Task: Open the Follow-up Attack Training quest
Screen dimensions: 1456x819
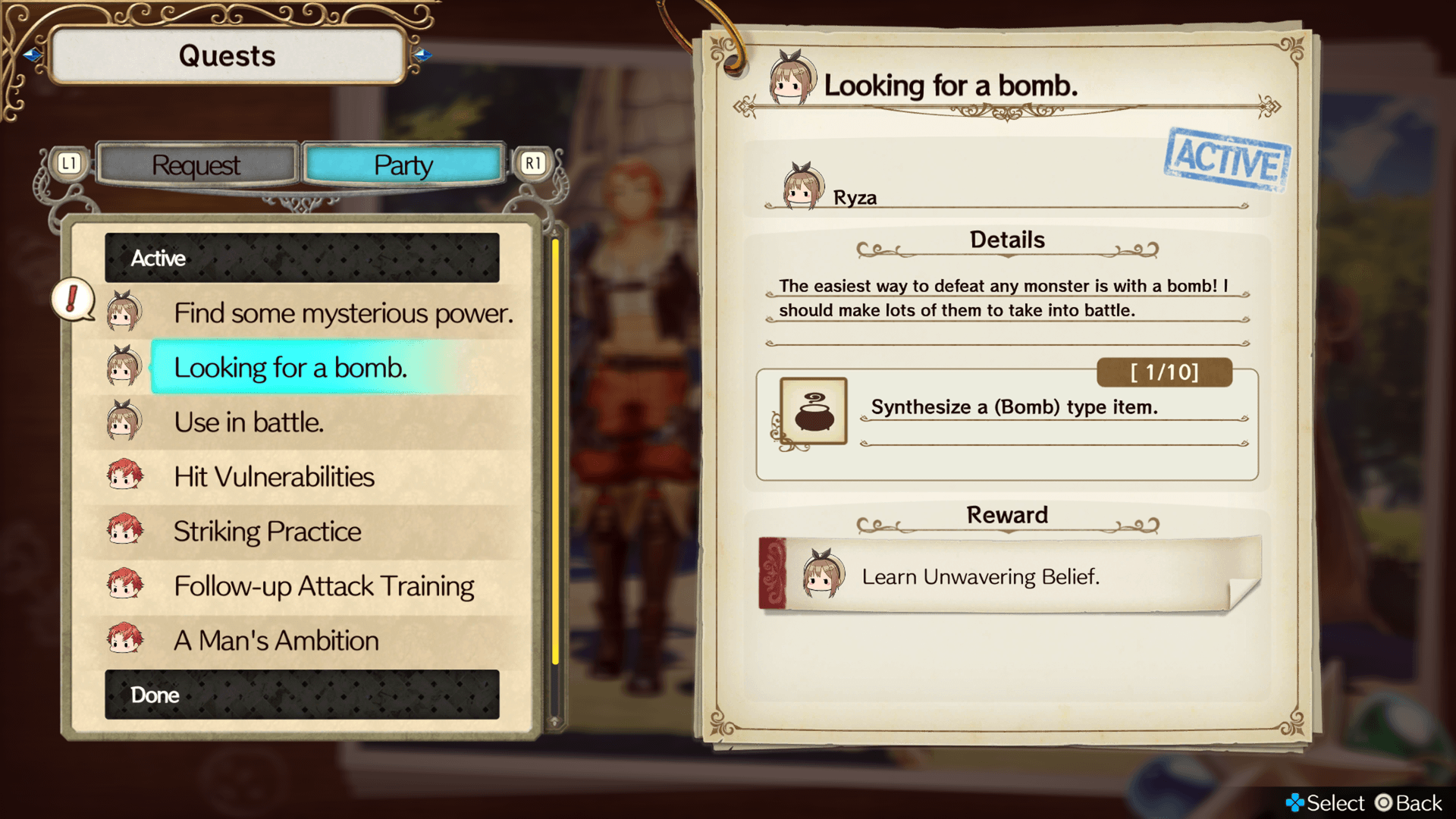Action: [x=324, y=586]
